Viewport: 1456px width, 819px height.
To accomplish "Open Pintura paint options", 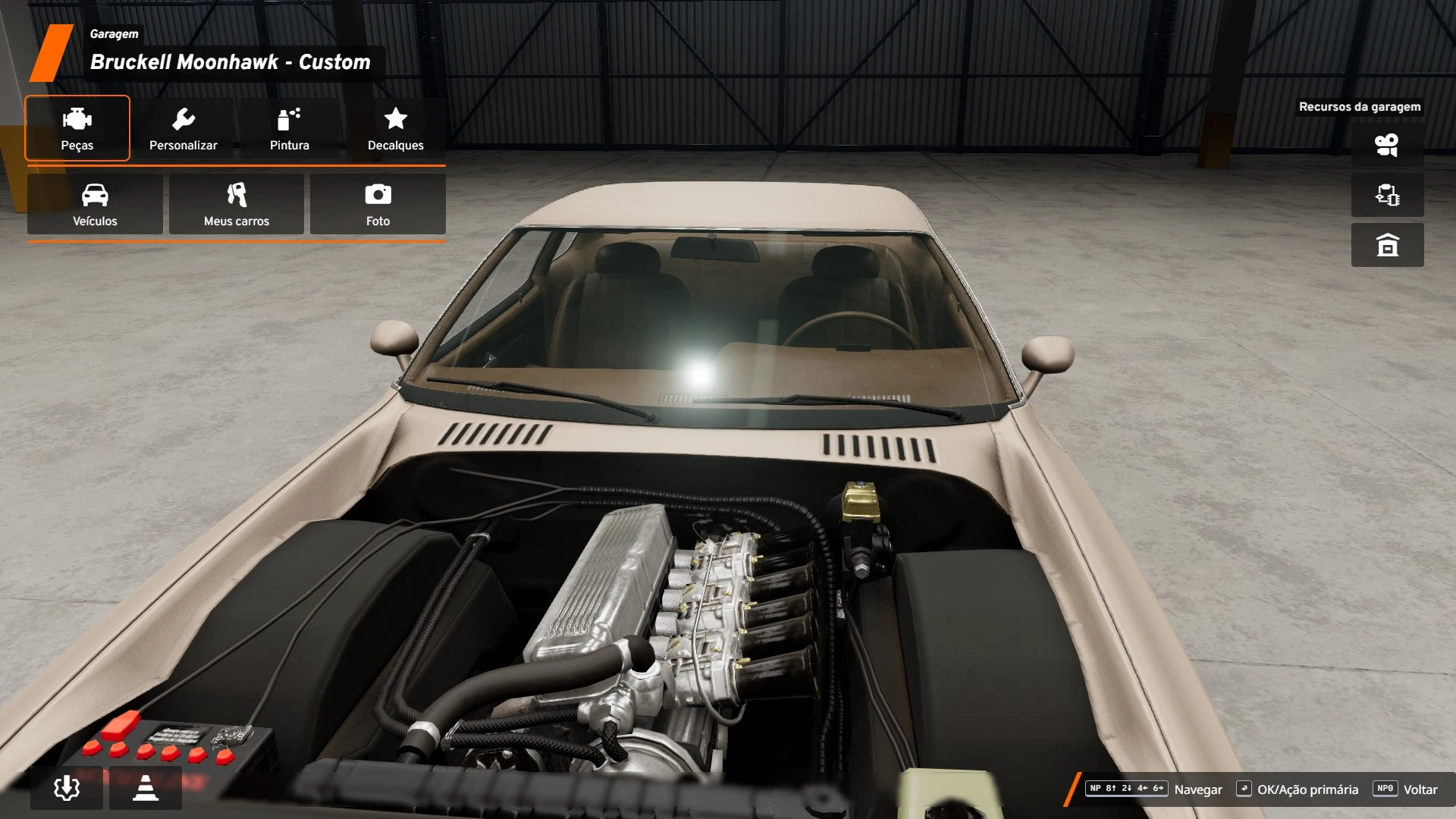I will 289,129.
